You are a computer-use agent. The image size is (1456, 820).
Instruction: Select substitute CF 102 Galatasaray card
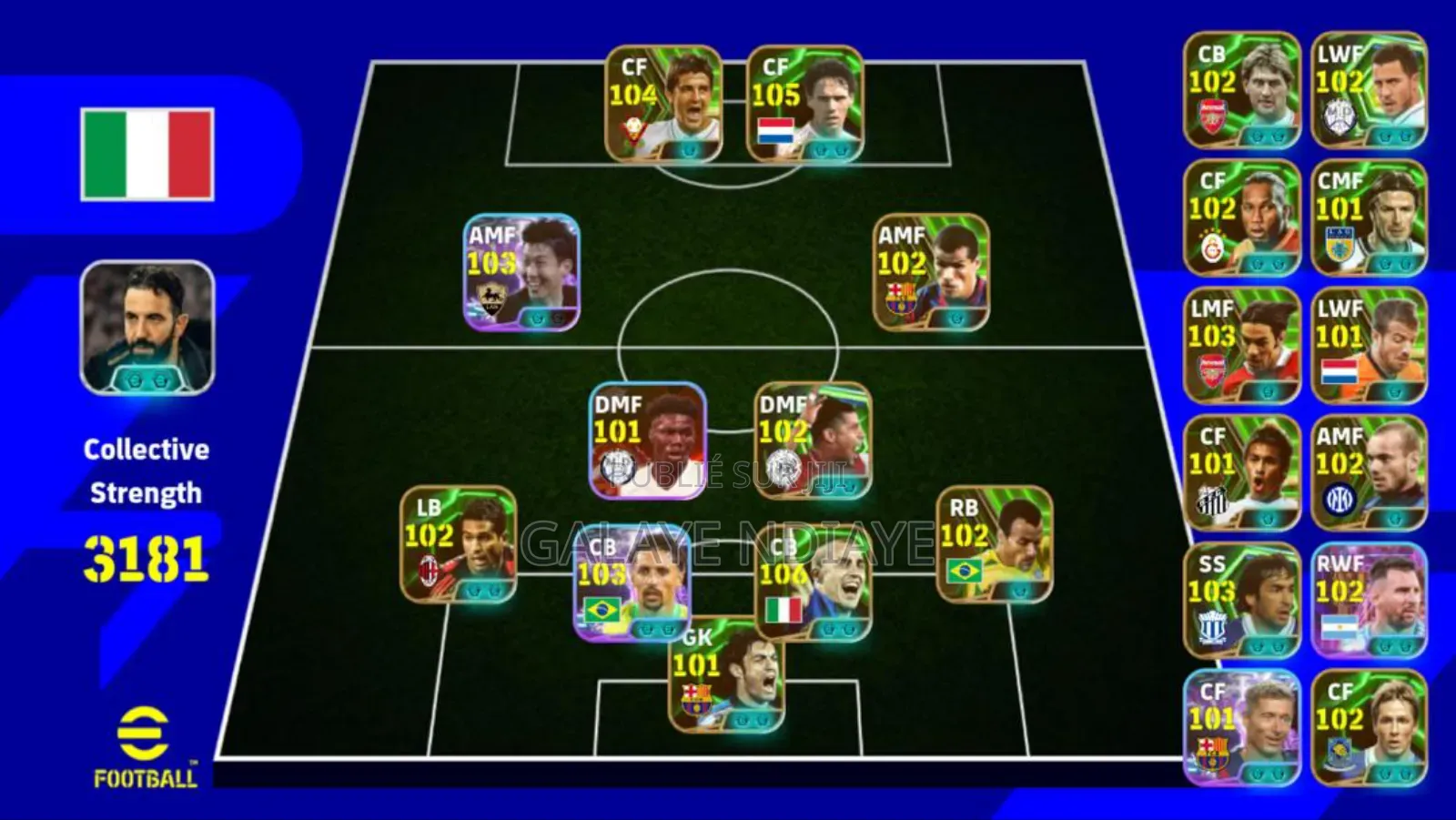tap(1242, 218)
